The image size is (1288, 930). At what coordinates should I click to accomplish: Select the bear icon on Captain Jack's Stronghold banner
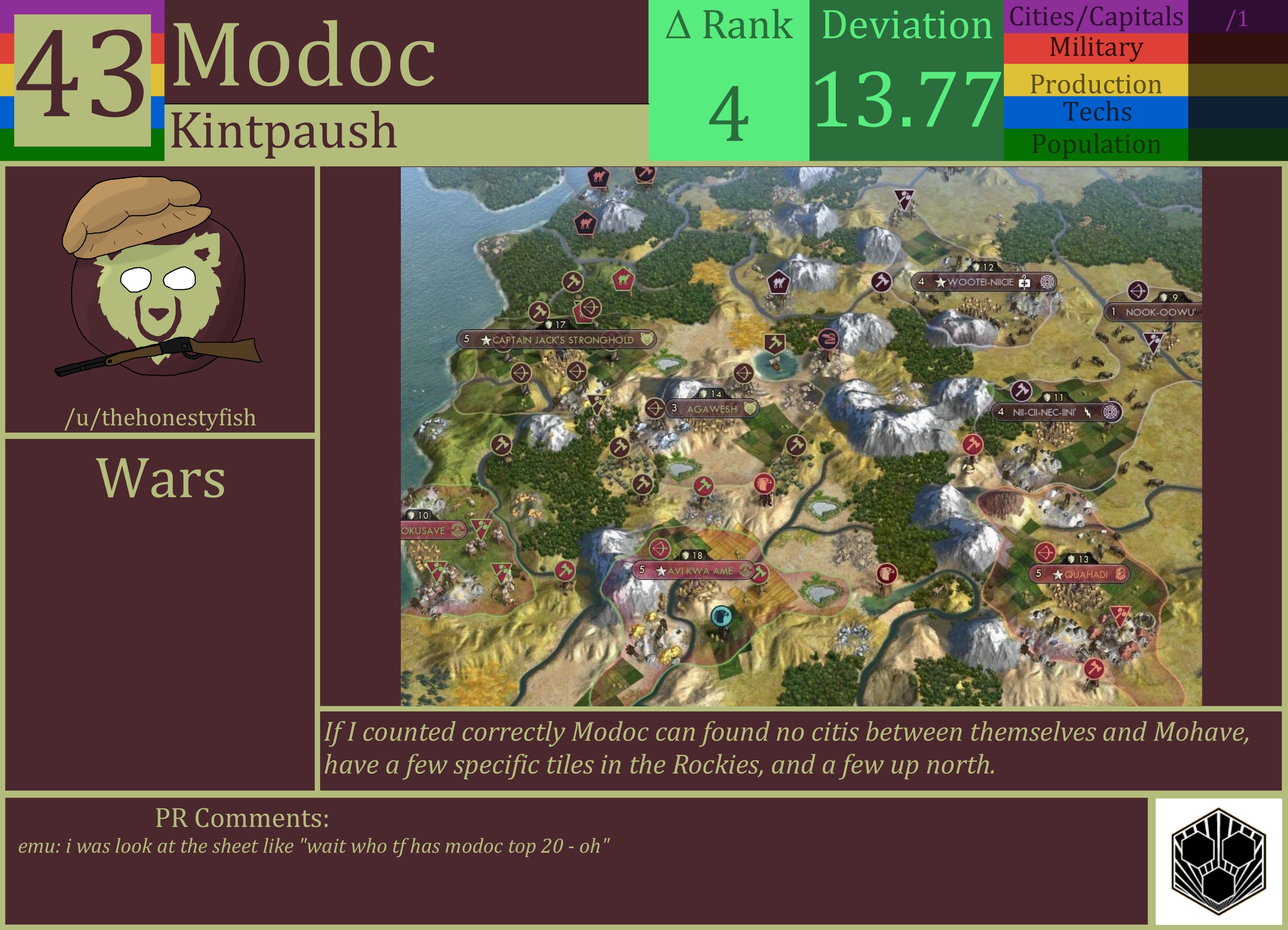[x=651, y=340]
